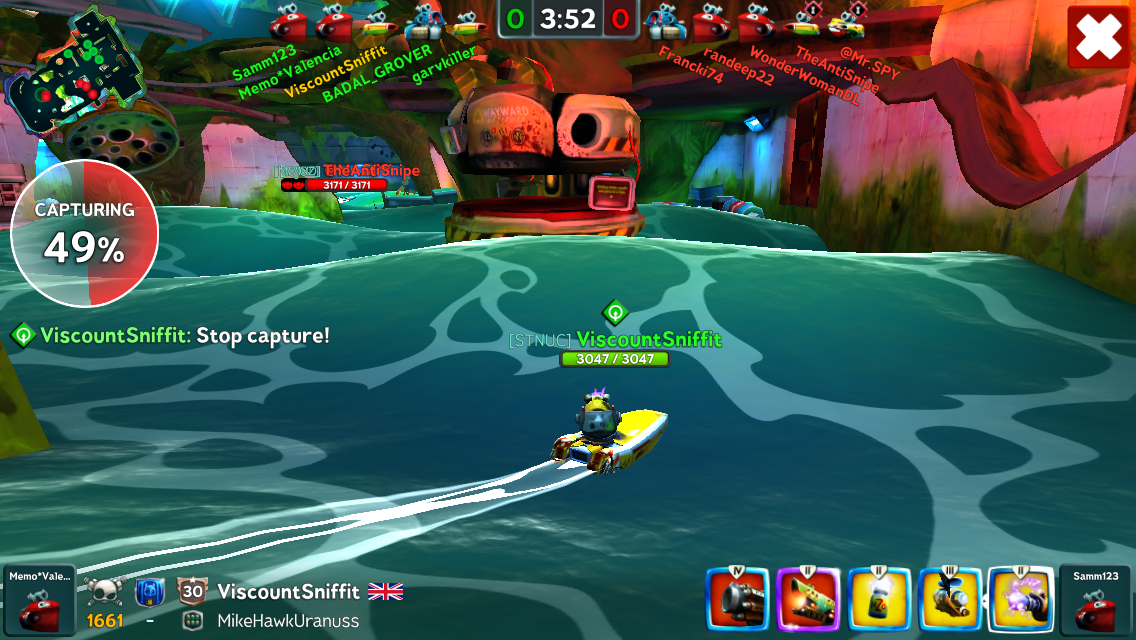
Task: Select the purple tesla orb item
Action: (1020, 600)
